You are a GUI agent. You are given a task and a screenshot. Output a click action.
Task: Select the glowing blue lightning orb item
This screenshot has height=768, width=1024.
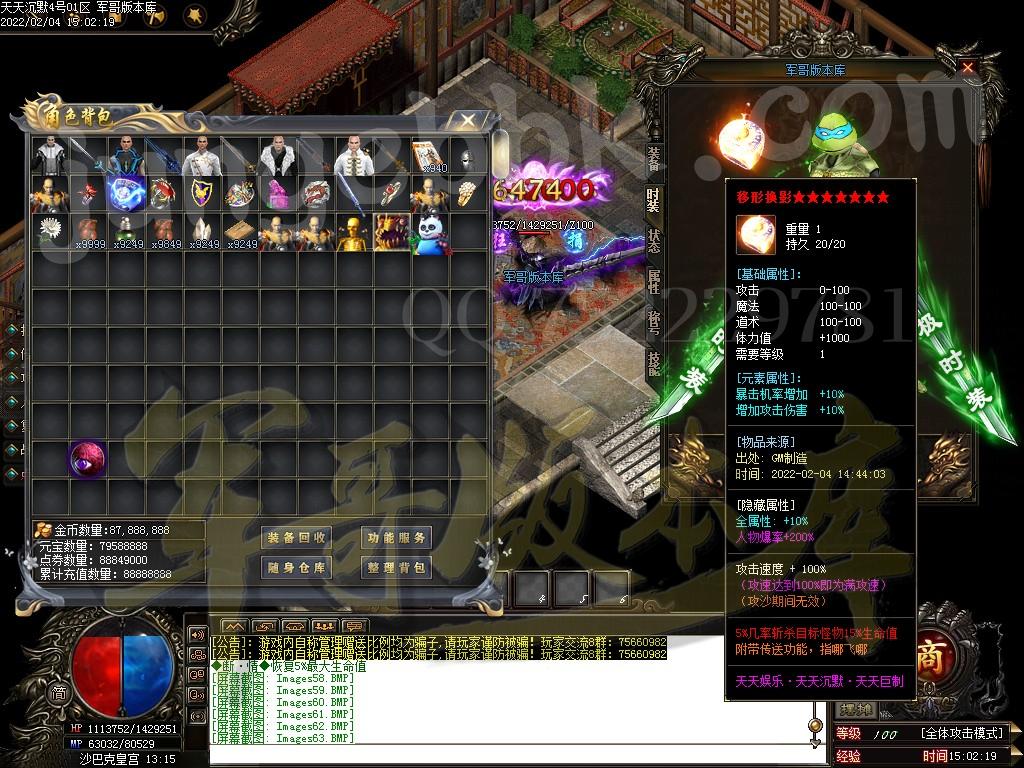click(125, 194)
